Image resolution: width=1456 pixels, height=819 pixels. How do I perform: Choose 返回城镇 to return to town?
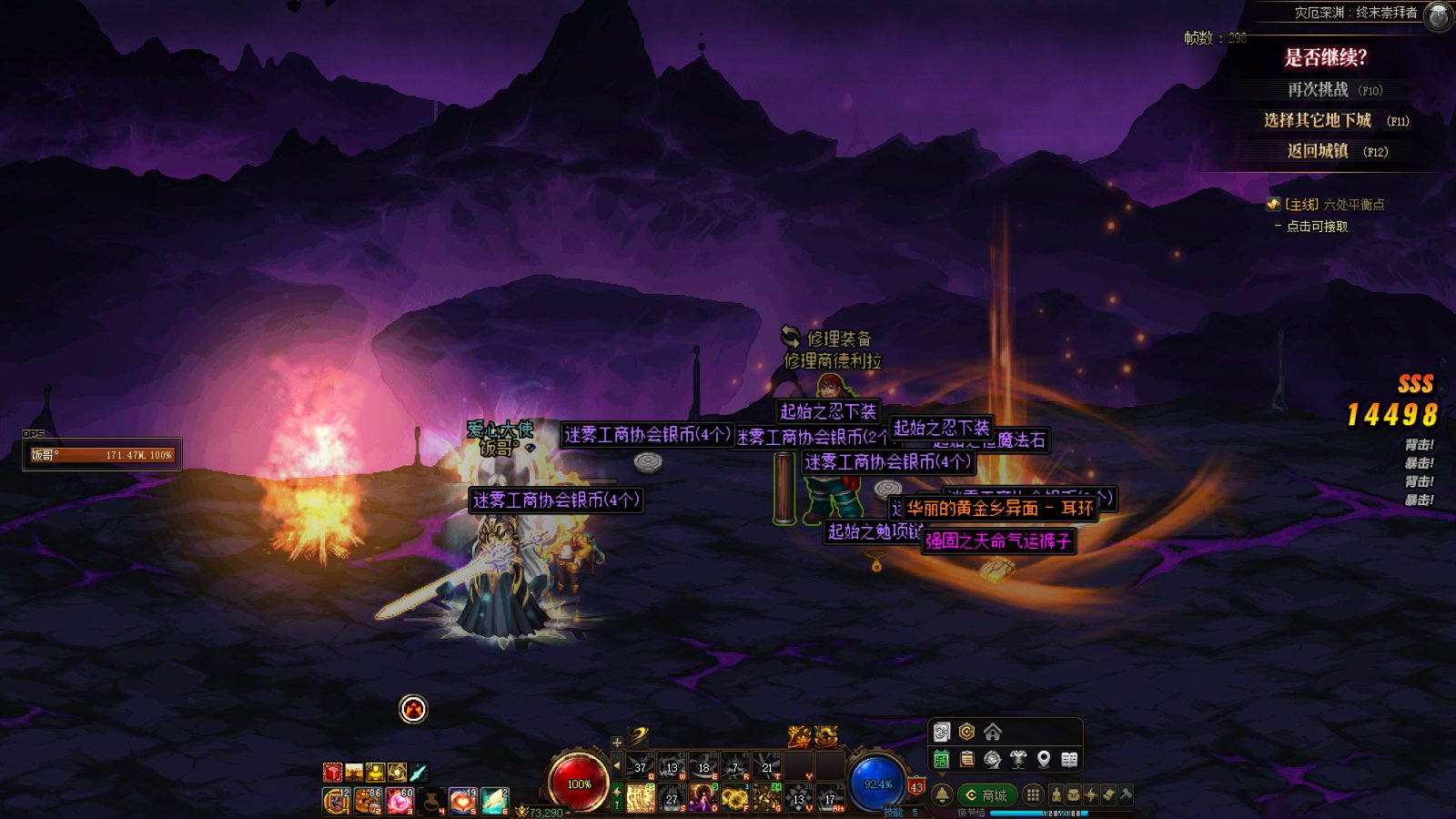(1318, 151)
